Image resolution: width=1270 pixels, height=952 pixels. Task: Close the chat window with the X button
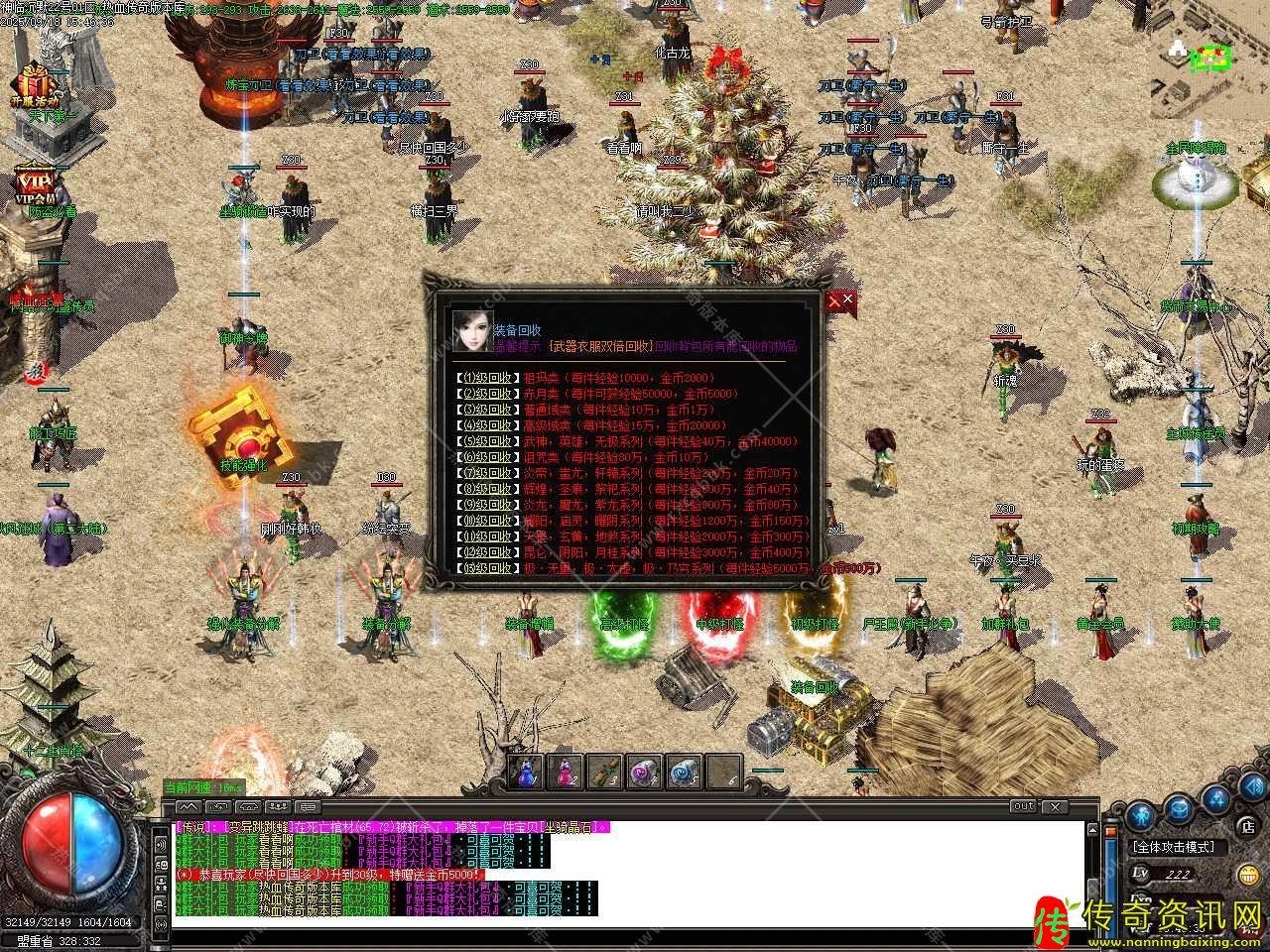tap(1054, 806)
